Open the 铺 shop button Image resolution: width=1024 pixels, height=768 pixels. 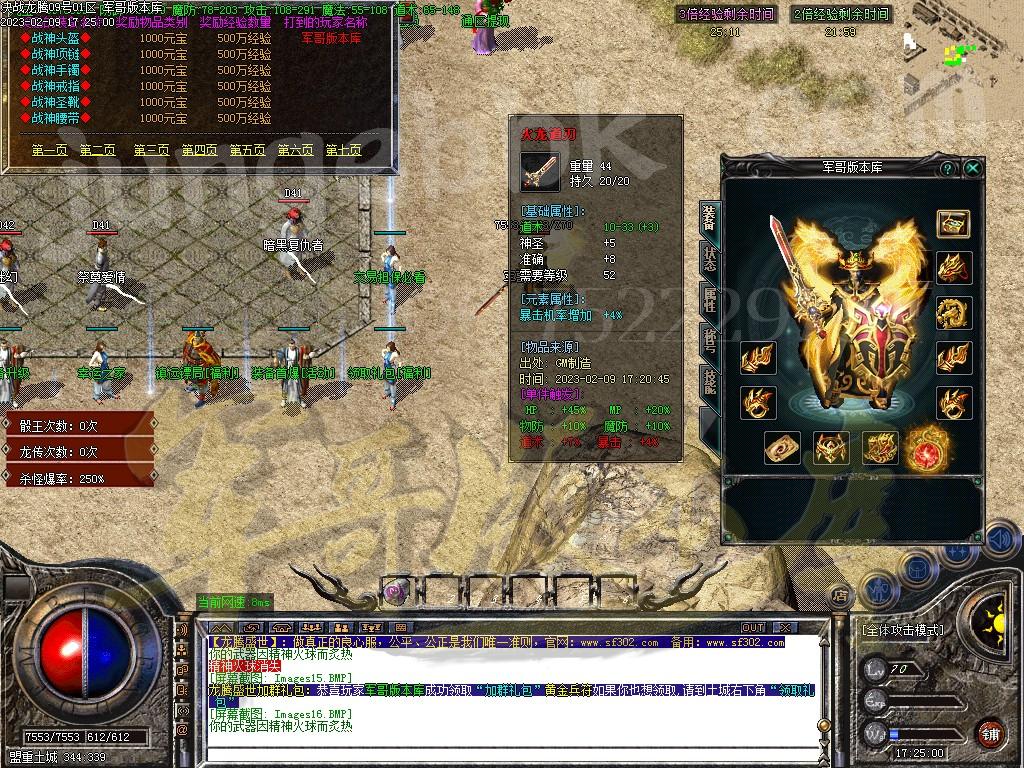(989, 732)
